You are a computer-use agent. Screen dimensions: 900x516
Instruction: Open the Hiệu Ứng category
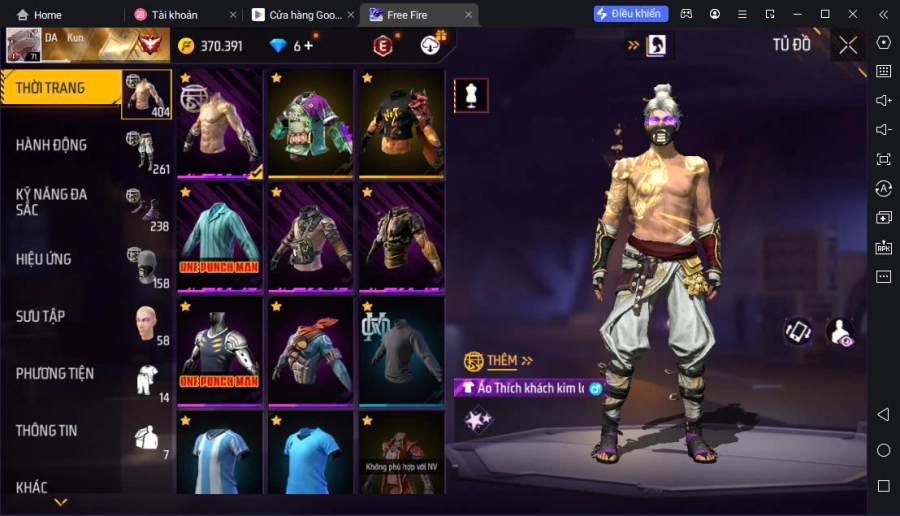[44, 259]
